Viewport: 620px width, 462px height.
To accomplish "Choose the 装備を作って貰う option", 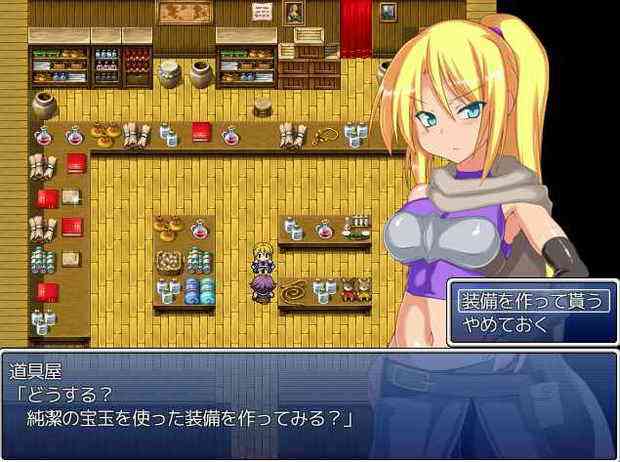I will coord(530,300).
